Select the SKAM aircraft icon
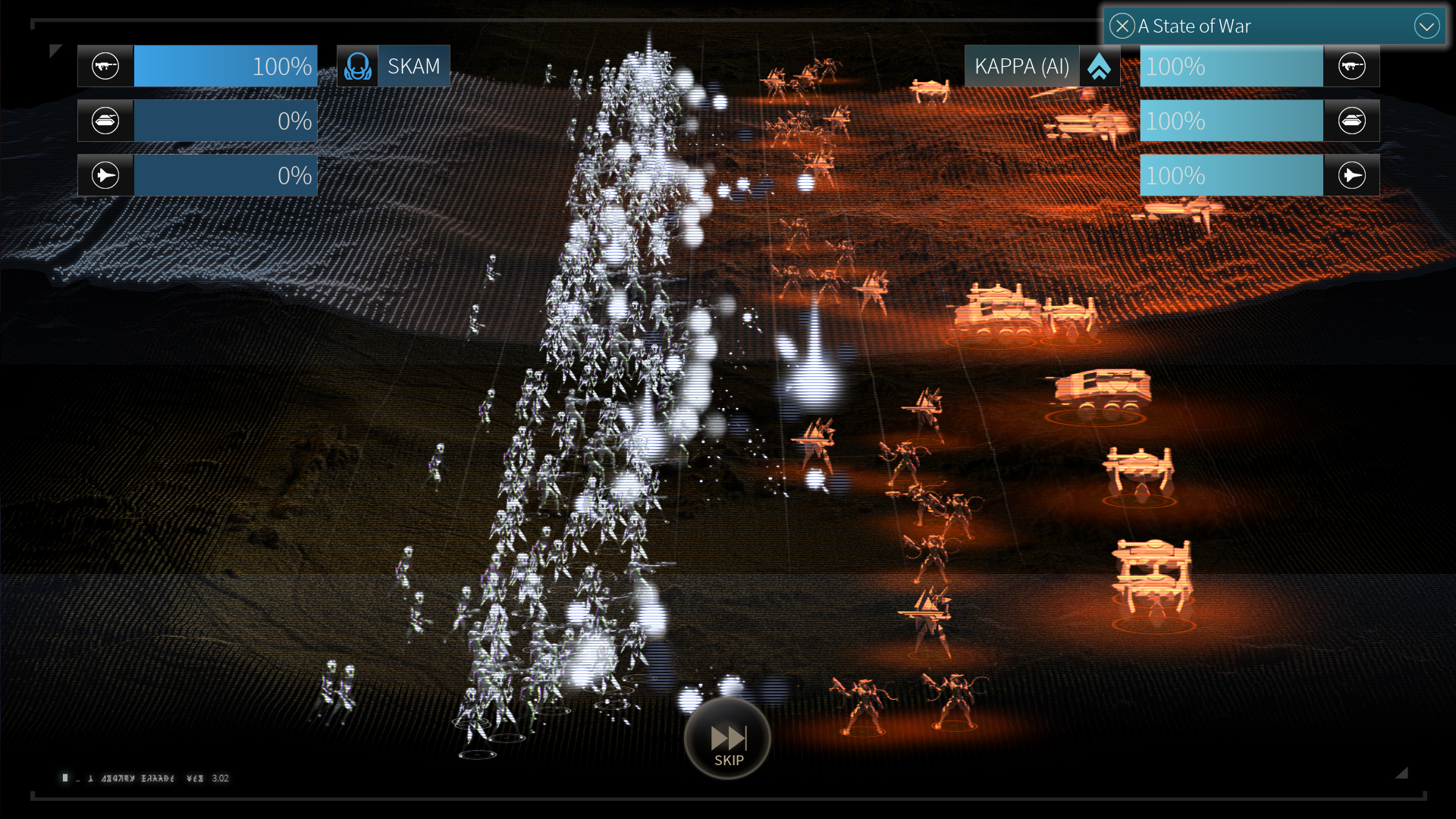This screenshot has width=1456, height=819. [105, 174]
